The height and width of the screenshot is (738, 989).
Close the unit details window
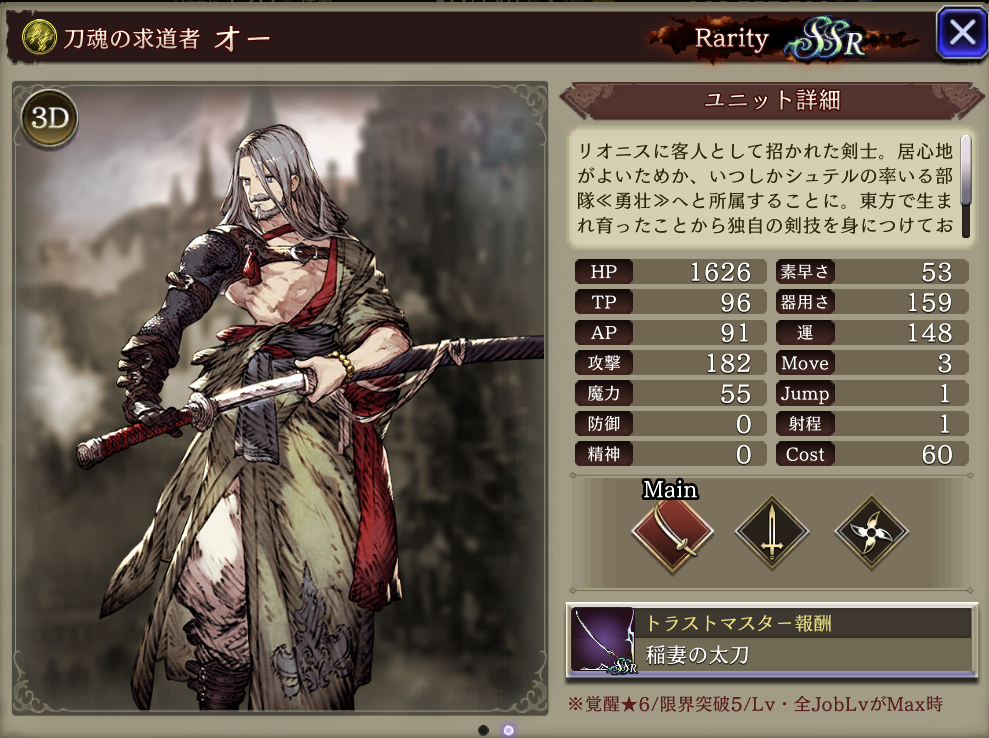tap(961, 33)
